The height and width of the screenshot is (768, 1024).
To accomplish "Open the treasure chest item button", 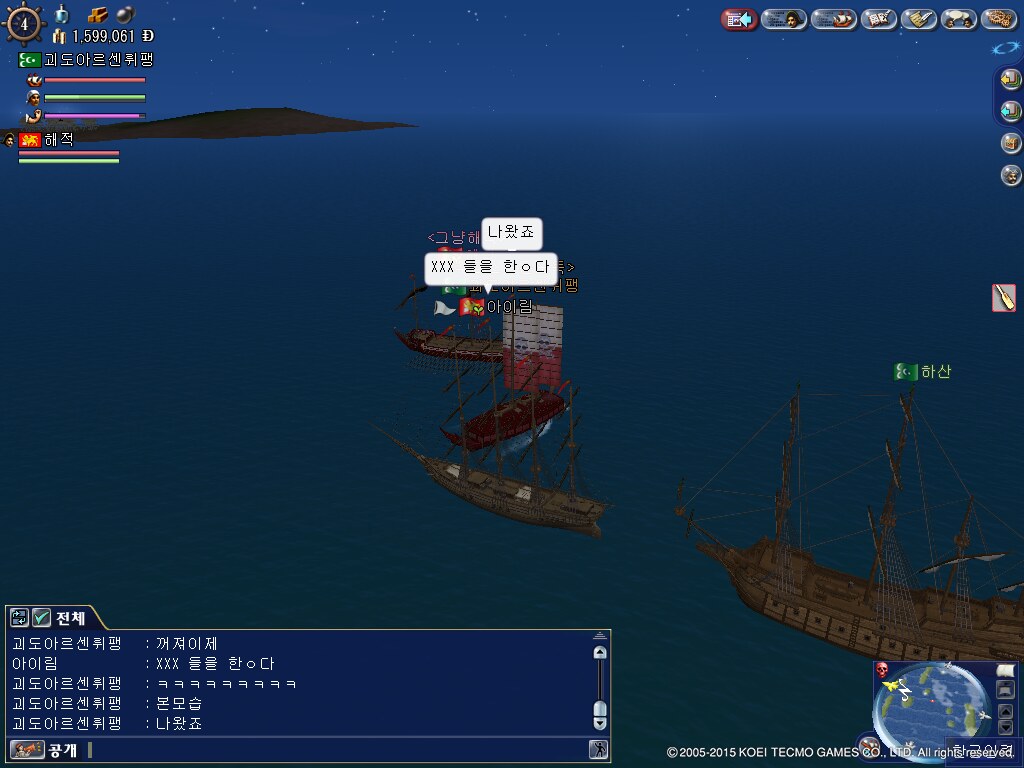I will (1010, 143).
